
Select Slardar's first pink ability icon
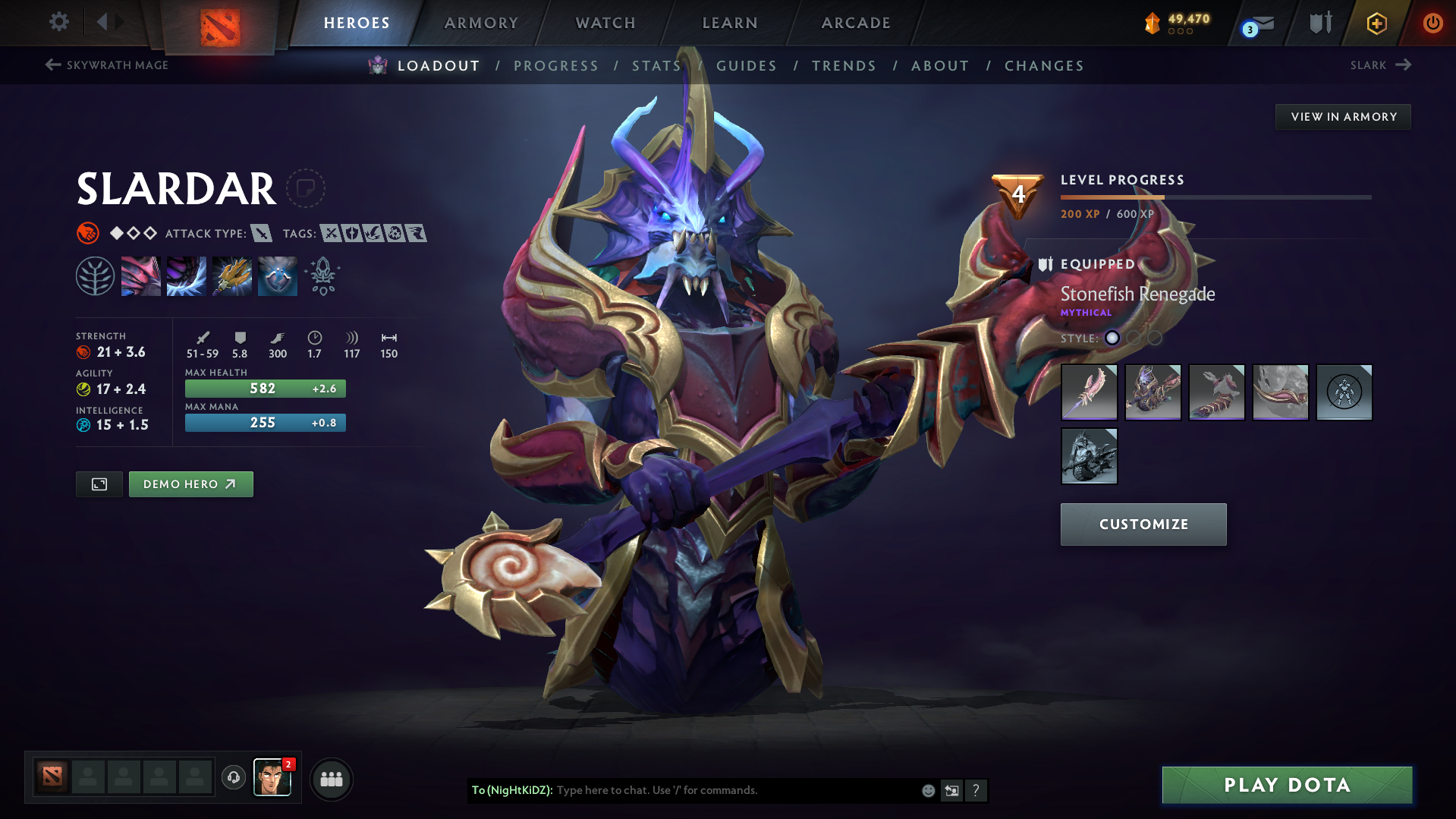tap(141, 275)
